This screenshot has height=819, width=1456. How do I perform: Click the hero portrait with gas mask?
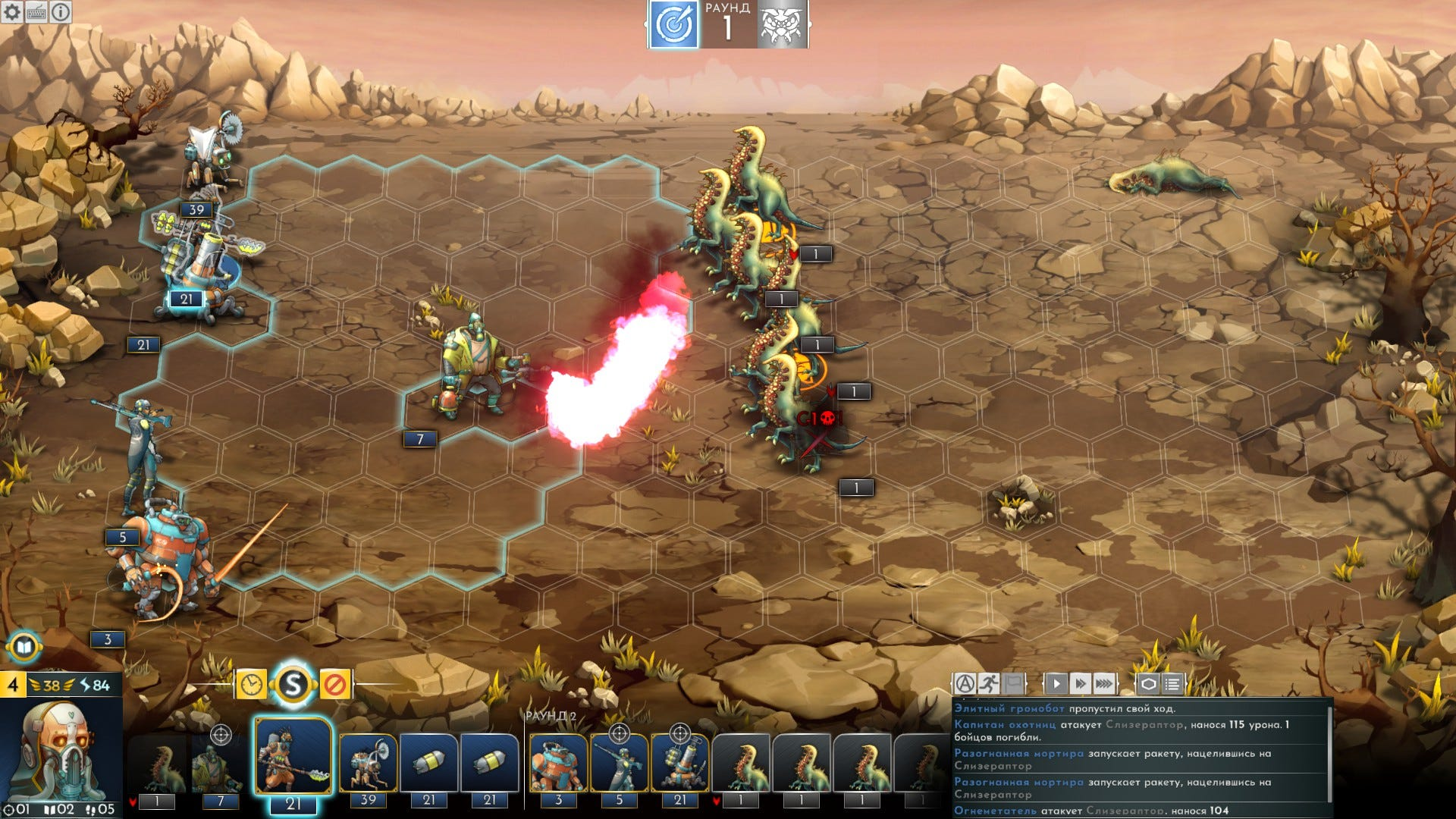pyautogui.click(x=62, y=749)
